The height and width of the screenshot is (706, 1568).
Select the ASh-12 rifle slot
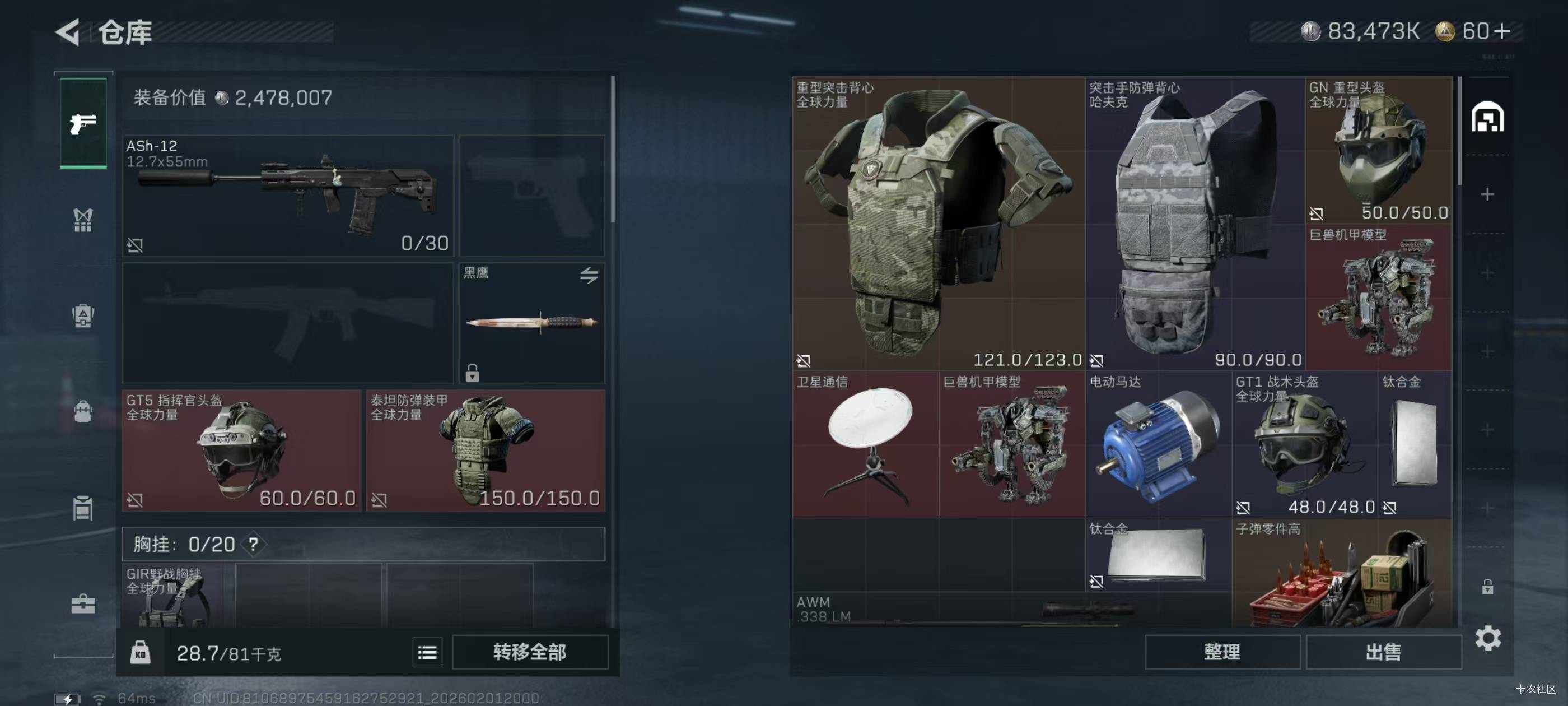pyautogui.click(x=288, y=195)
